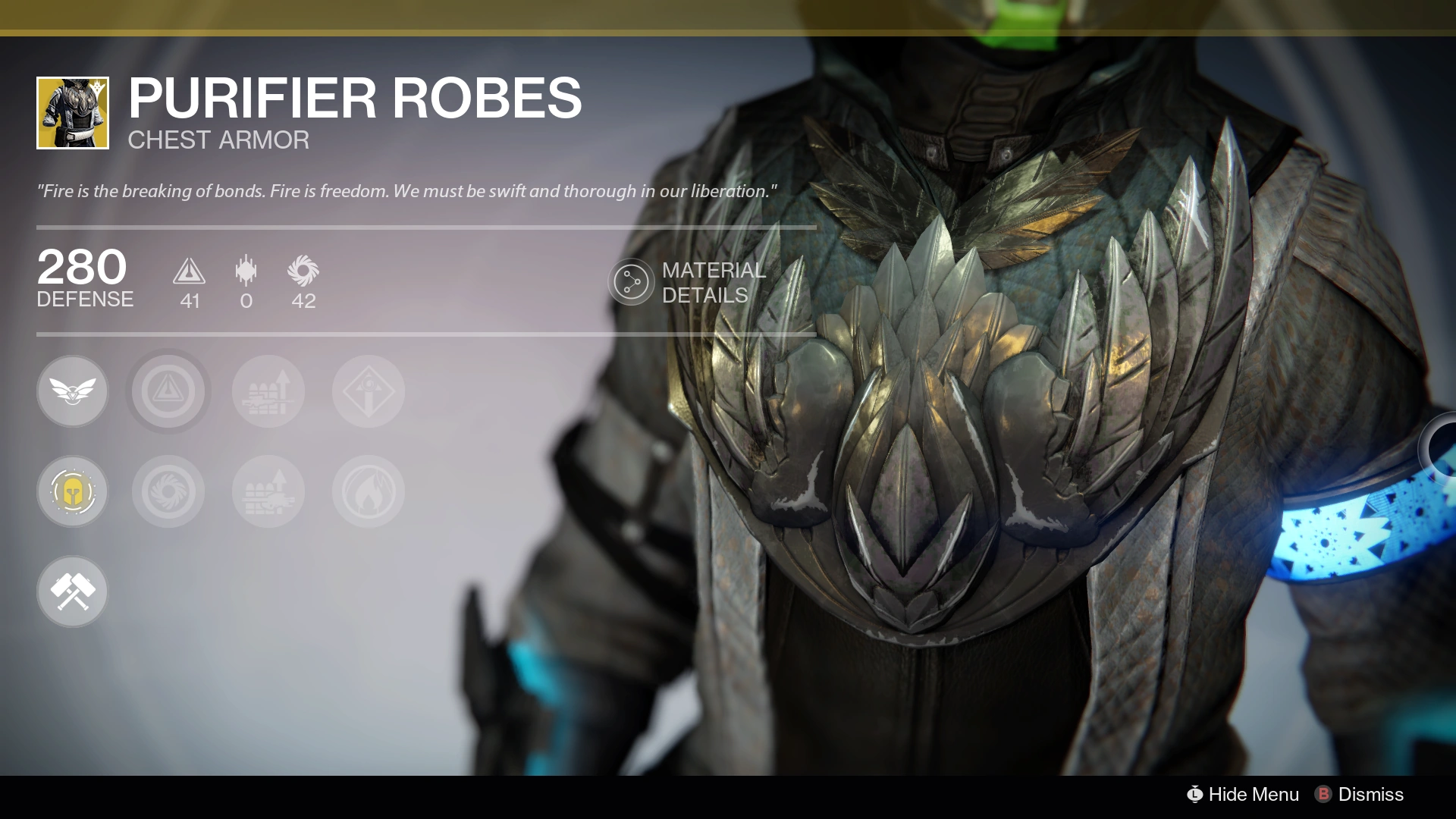Select the triangle emblem perk icon
The image size is (1456, 819).
coord(168,391)
